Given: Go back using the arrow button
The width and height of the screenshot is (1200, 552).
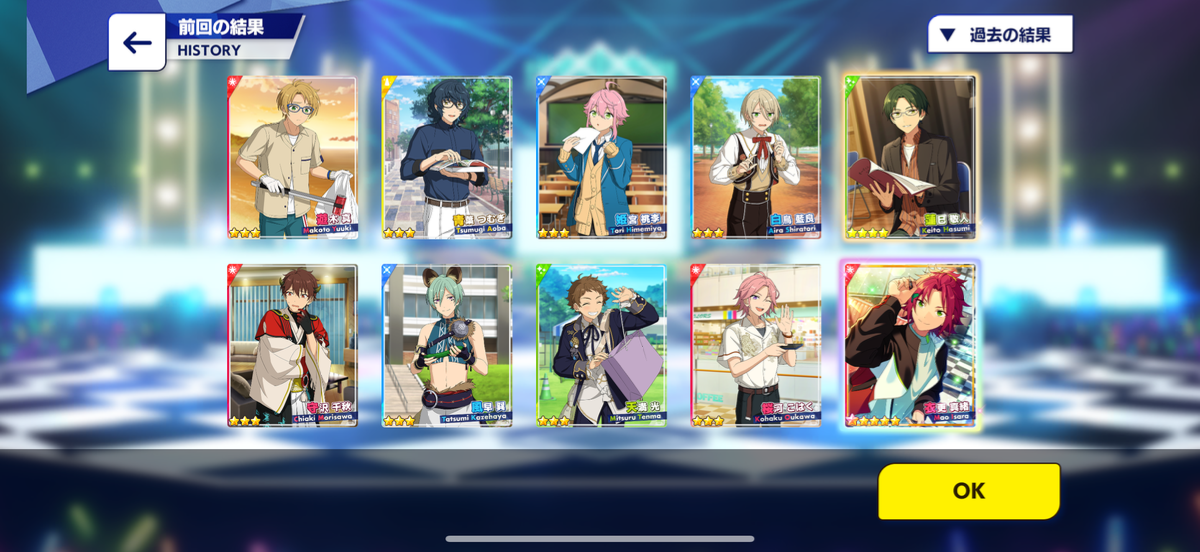Looking at the screenshot, I should (137, 42).
